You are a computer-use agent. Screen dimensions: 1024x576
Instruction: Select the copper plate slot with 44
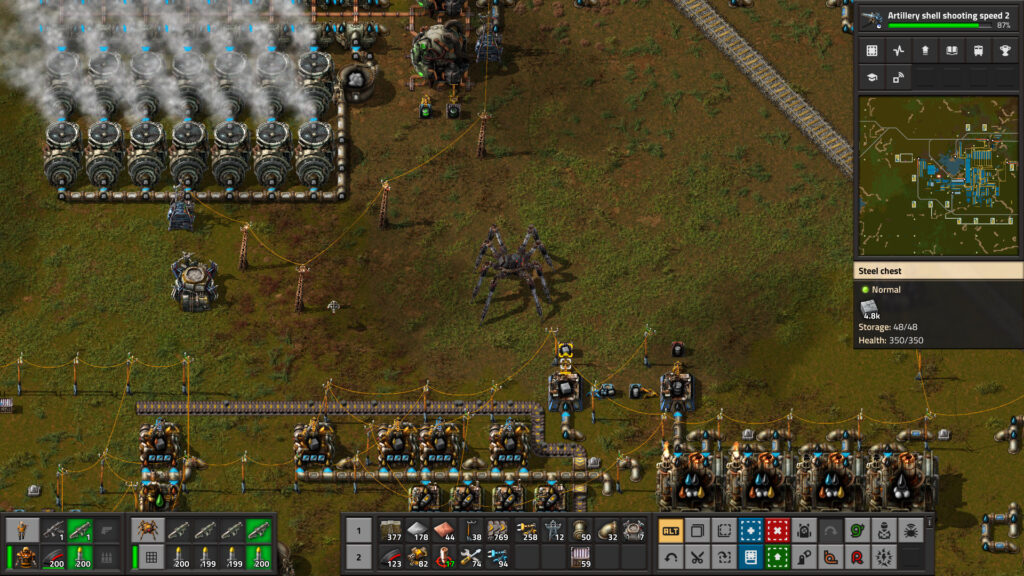(445, 530)
